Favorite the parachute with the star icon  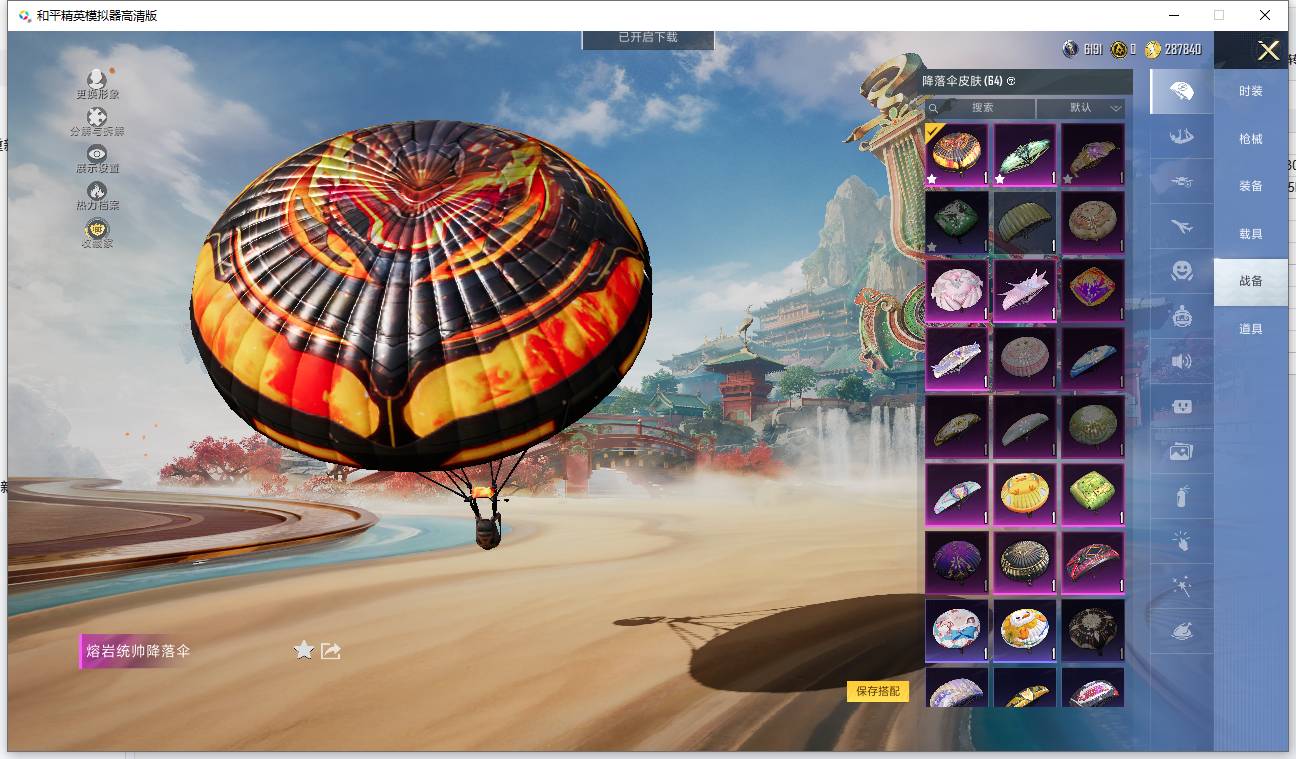pos(304,651)
